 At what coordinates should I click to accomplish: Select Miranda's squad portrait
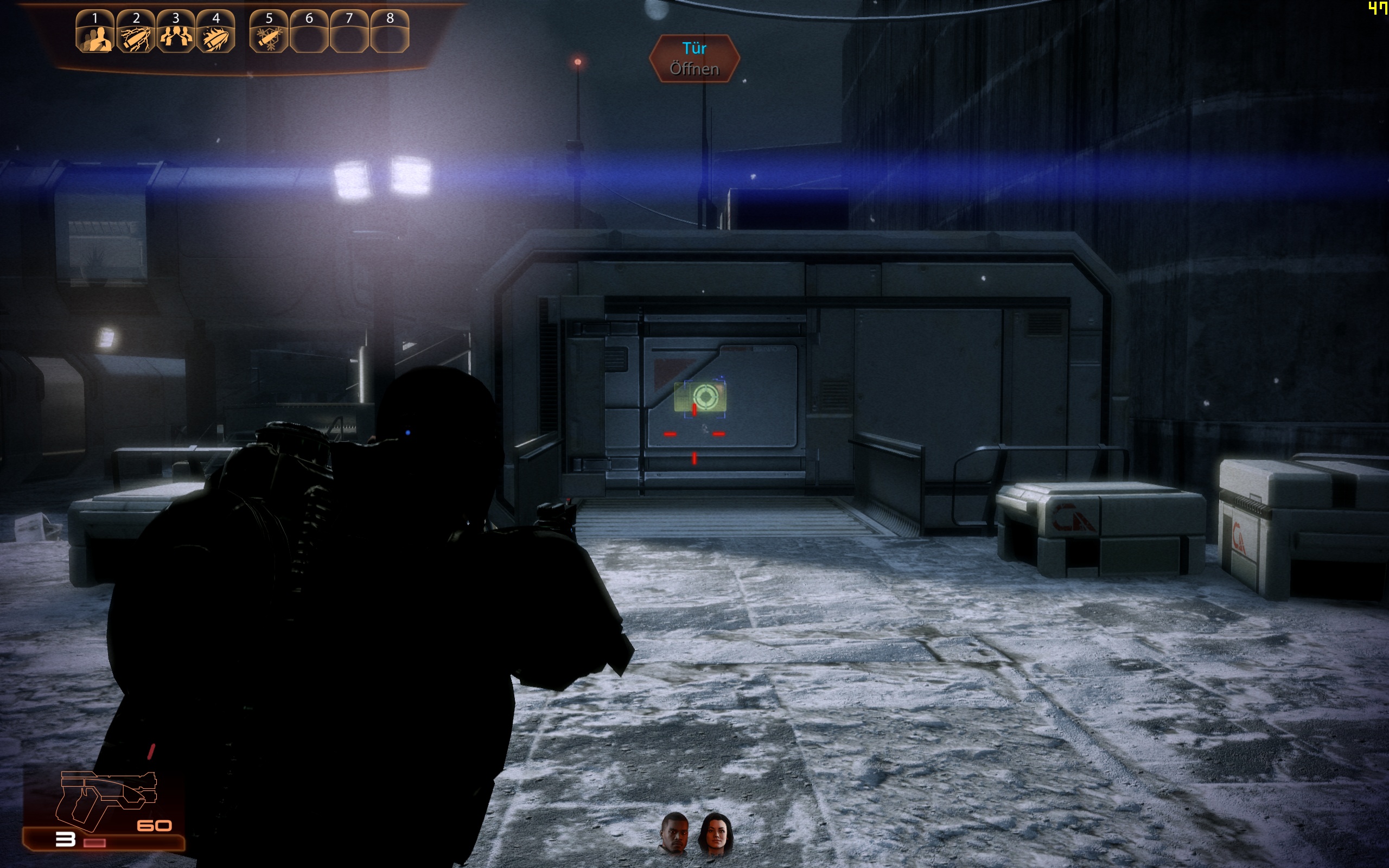715,833
